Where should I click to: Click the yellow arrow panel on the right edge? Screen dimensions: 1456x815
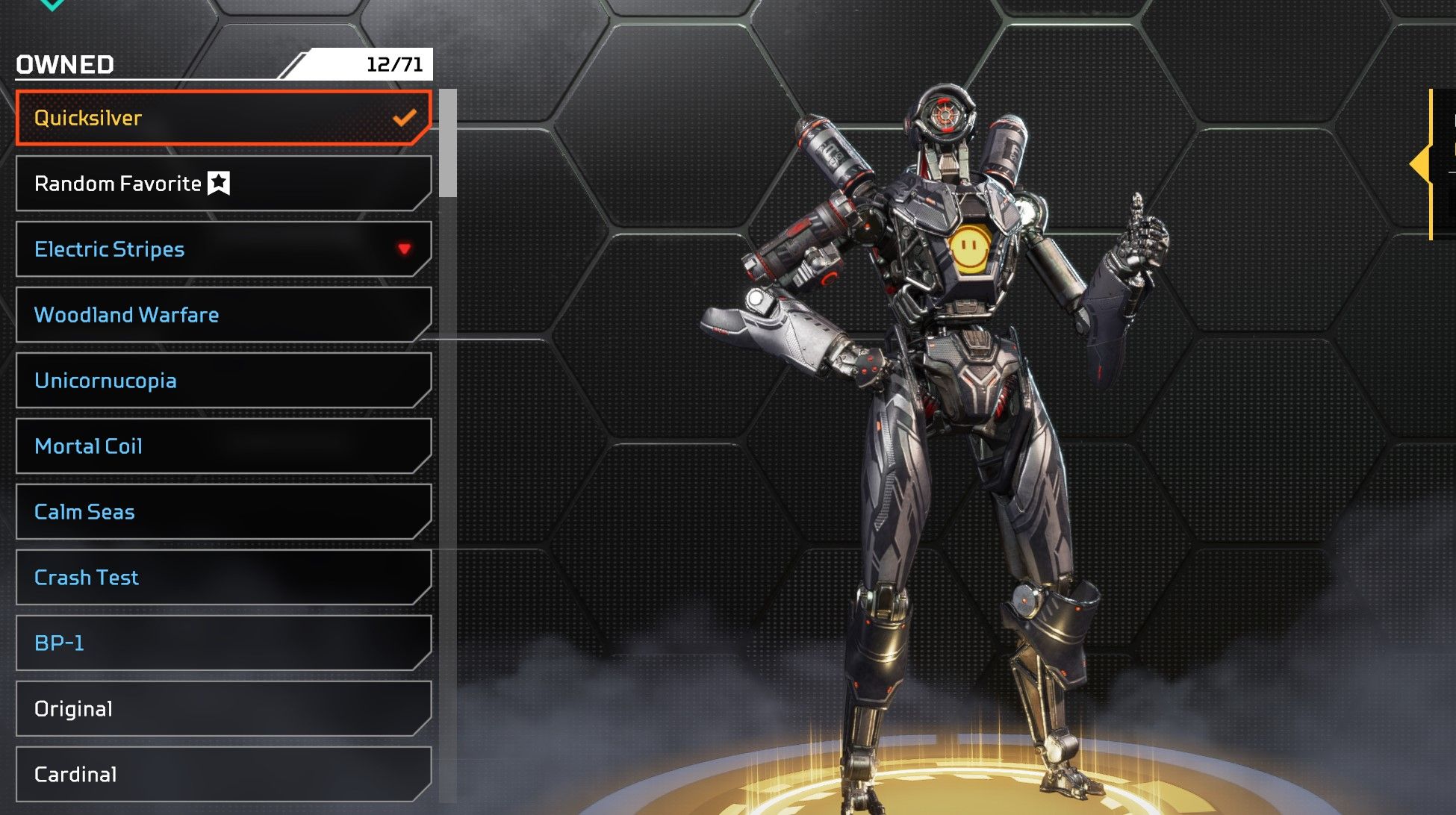1422,164
